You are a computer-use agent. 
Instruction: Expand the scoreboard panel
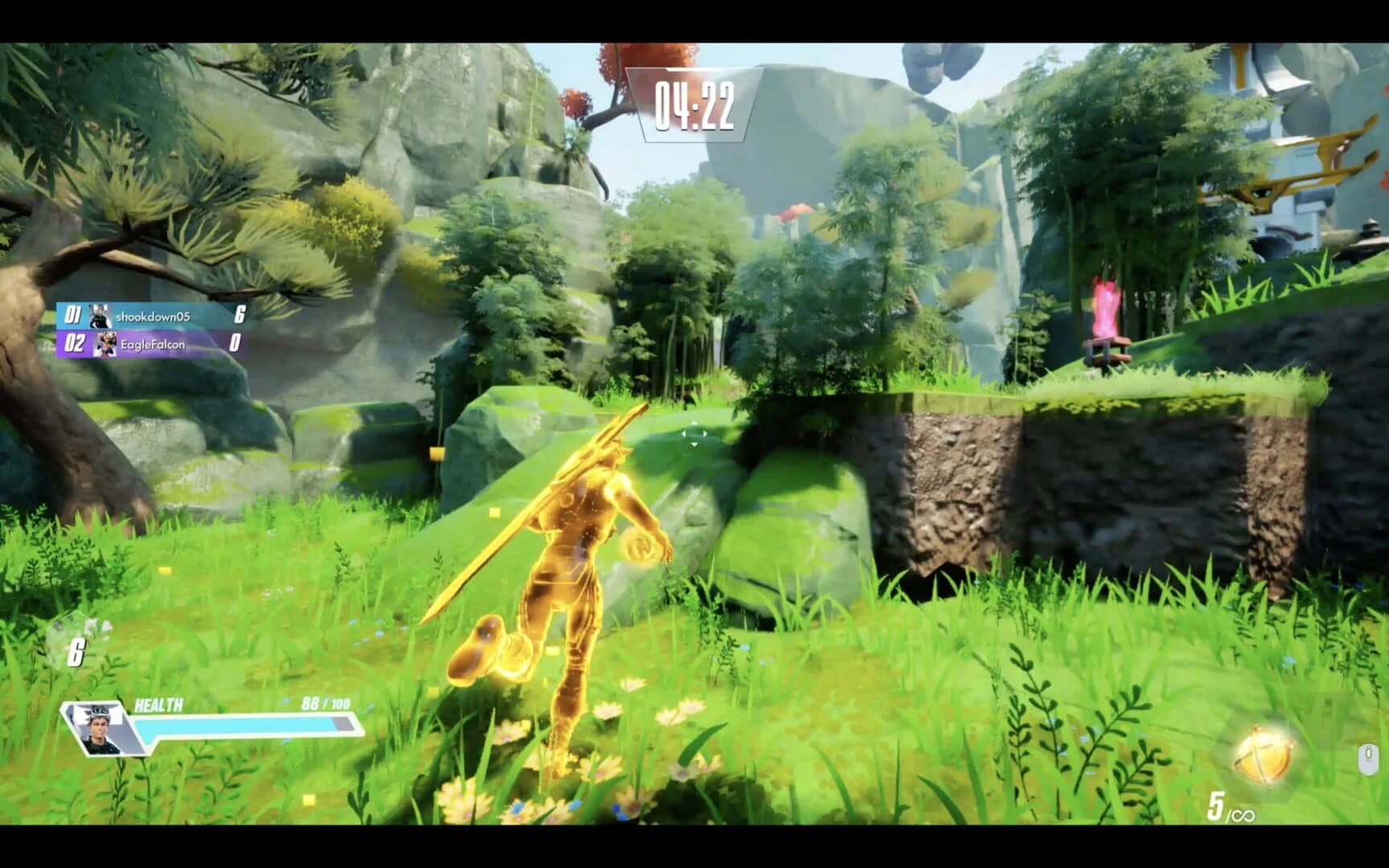point(153,330)
